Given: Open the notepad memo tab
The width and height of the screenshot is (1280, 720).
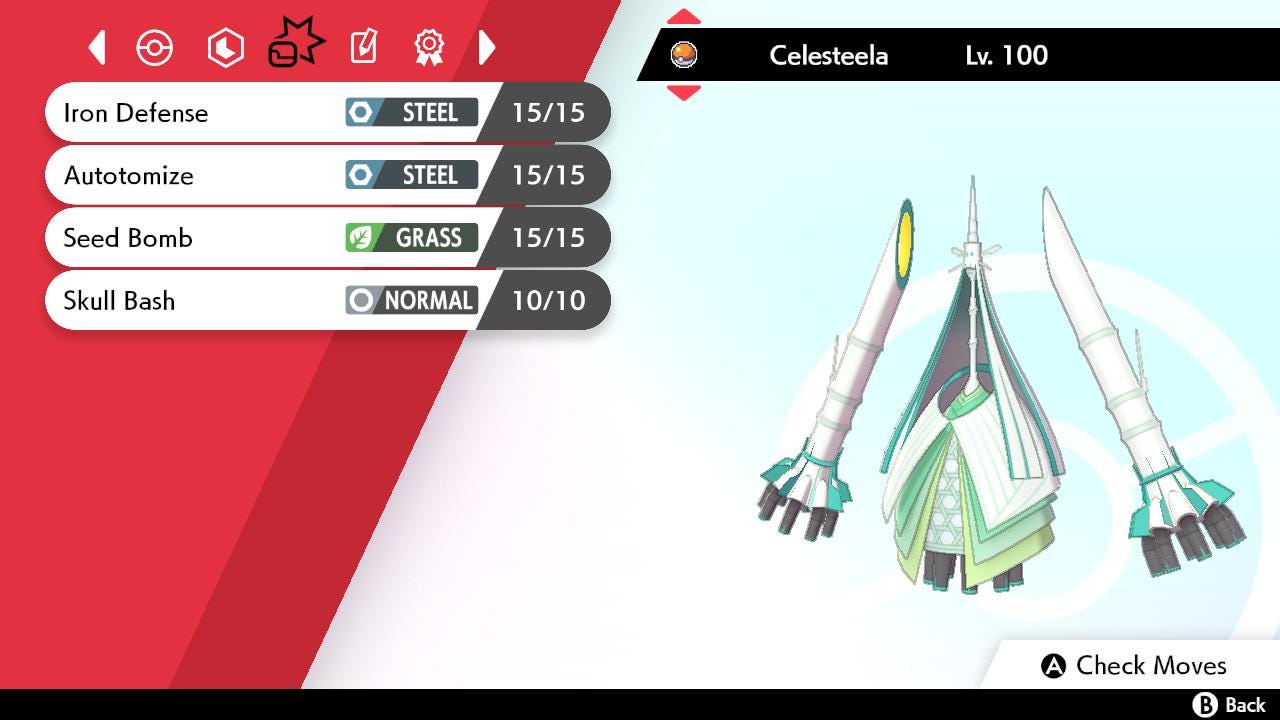Looking at the screenshot, I should click(363, 47).
